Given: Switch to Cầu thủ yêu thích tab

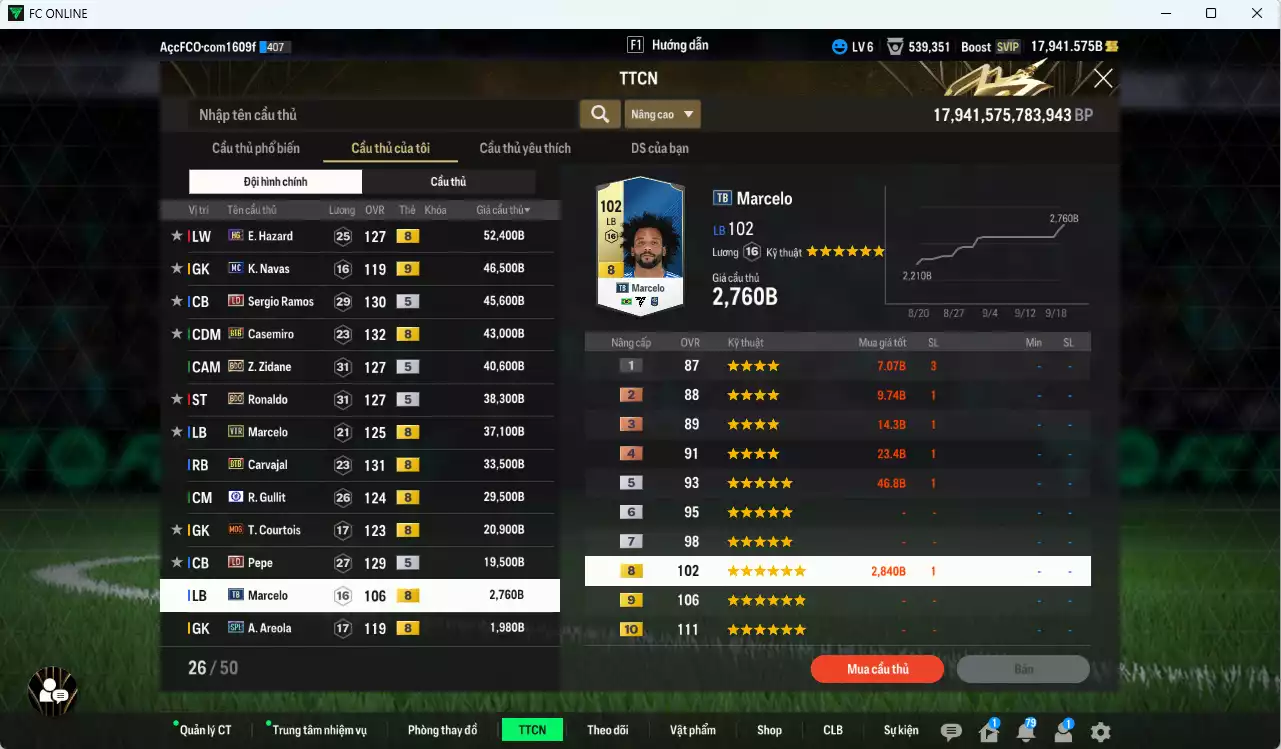Looking at the screenshot, I should 525,148.
